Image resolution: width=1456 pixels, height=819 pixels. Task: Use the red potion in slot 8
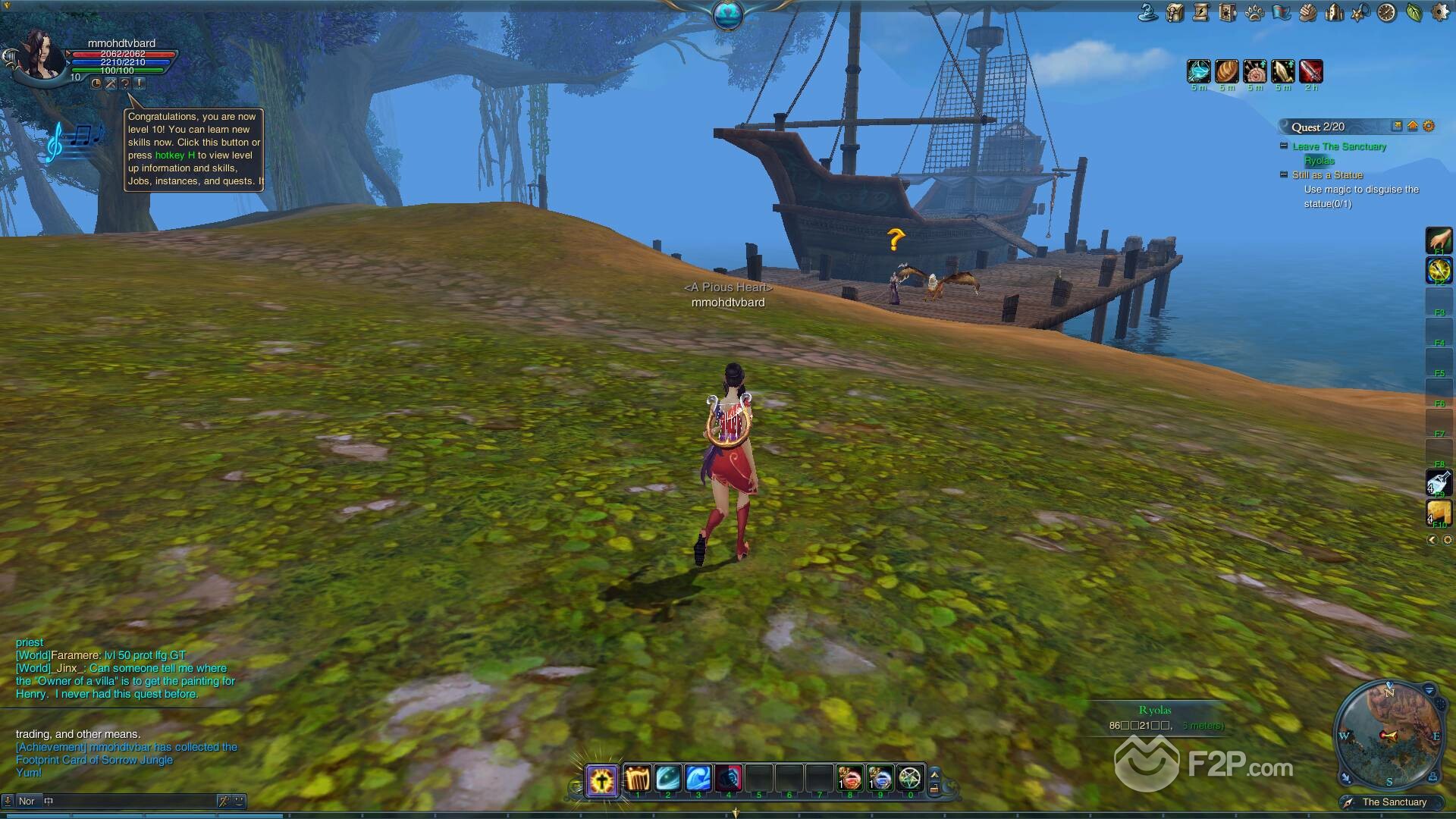pyautogui.click(x=849, y=779)
